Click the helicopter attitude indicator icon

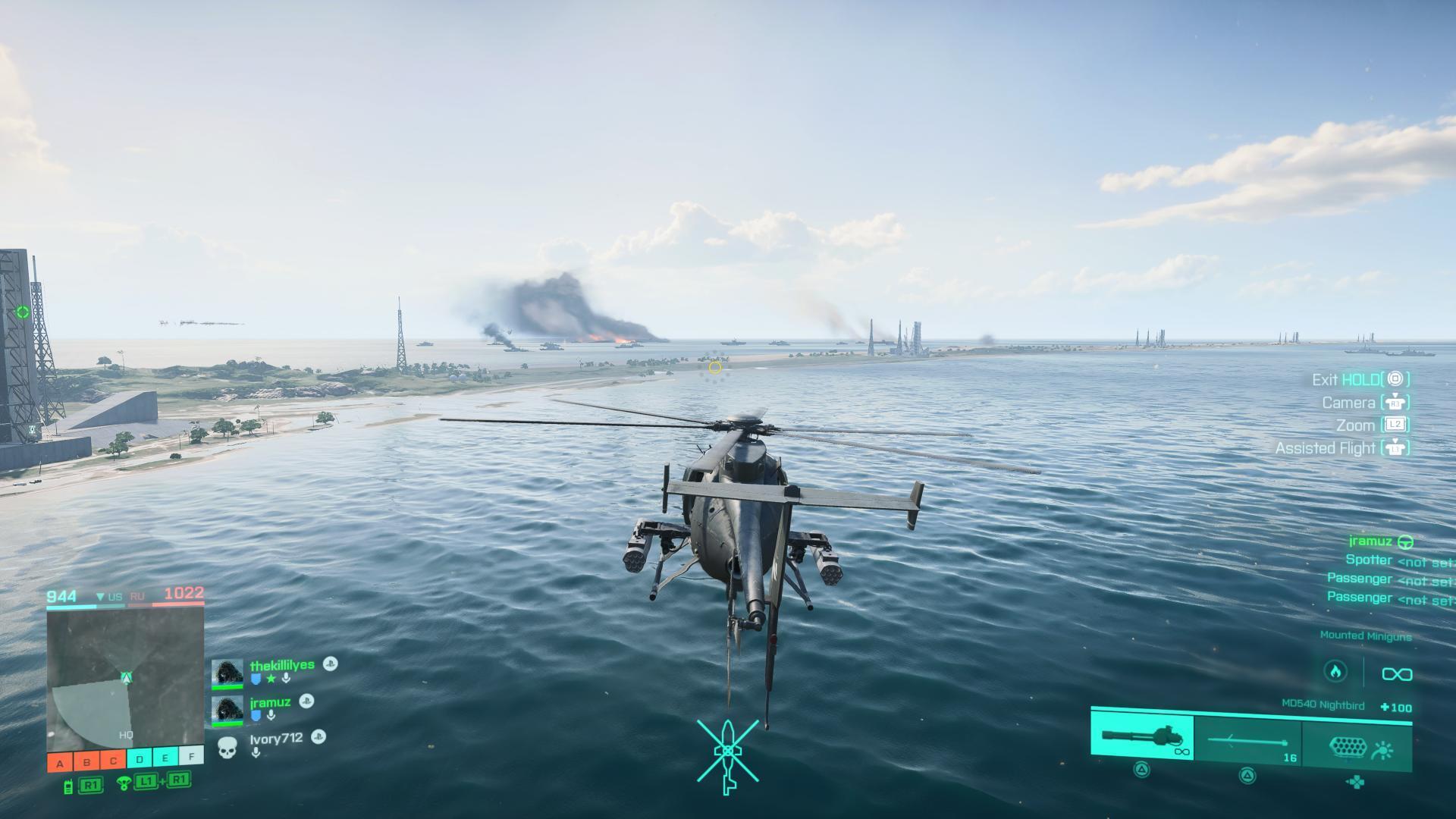point(727,755)
